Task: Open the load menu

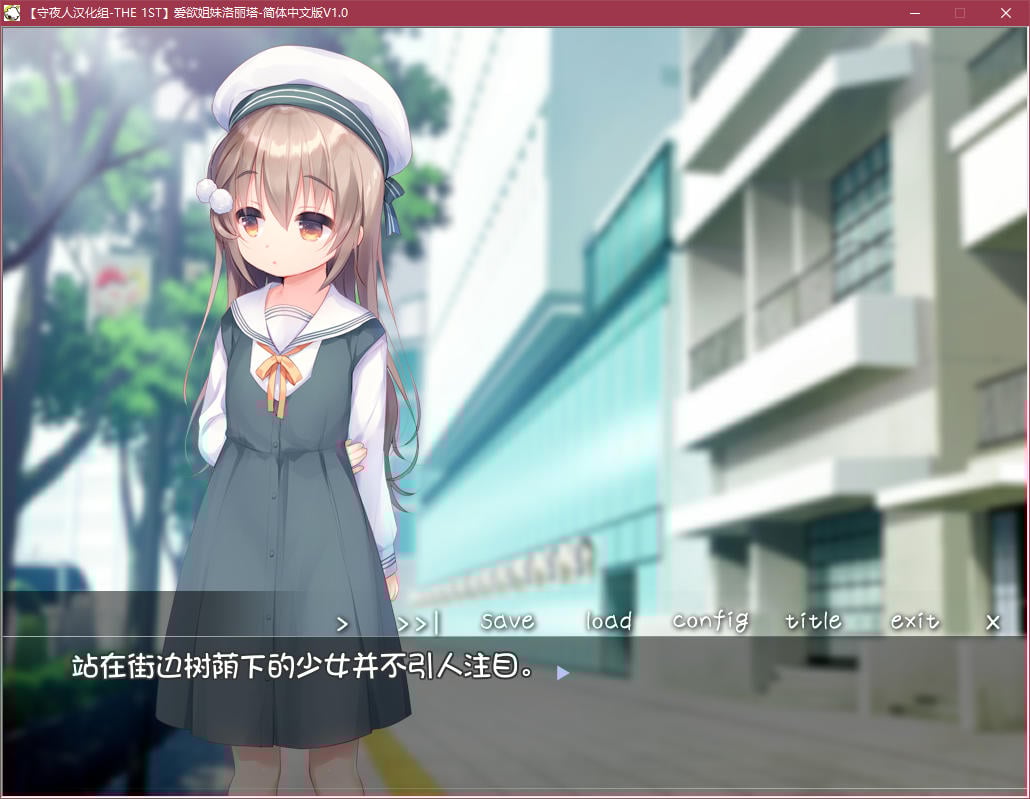Action: pos(609,621)
